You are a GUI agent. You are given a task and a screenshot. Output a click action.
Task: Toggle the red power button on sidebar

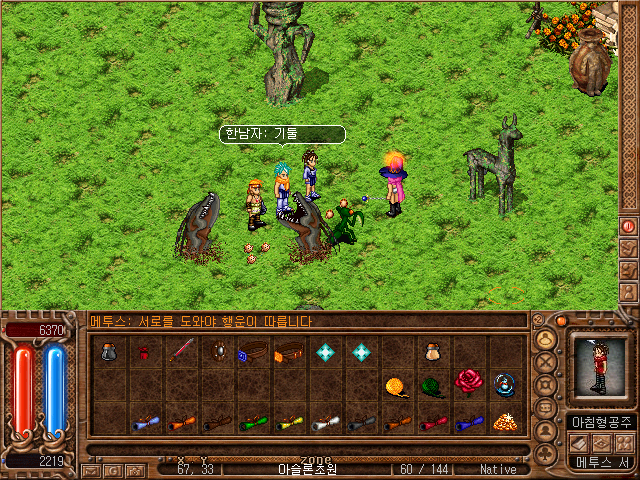628,227
